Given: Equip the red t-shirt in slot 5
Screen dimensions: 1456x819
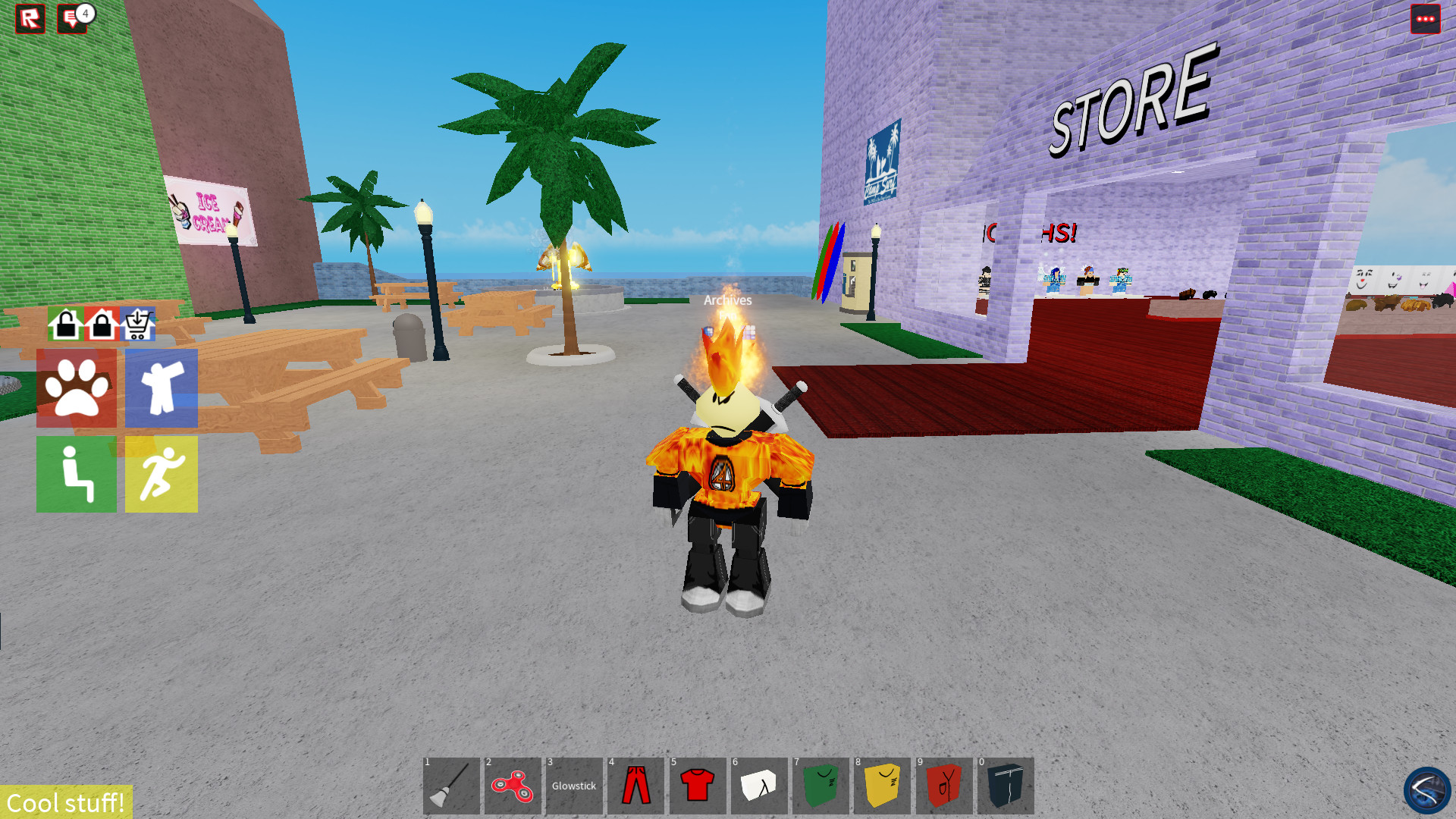Looking at the screenshot, I should coord(698,786).
